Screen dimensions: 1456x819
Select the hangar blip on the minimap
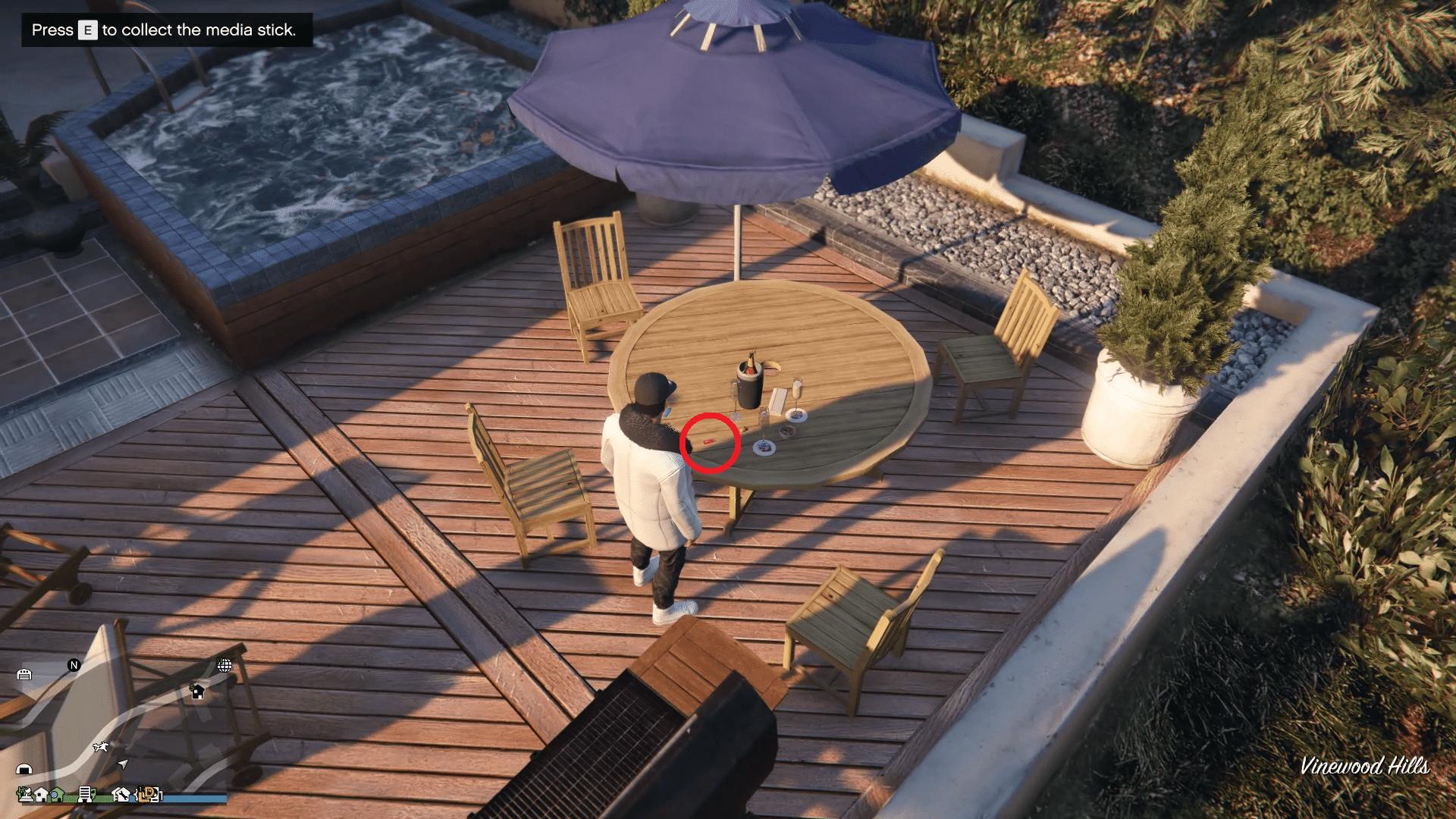click(24, 769)
